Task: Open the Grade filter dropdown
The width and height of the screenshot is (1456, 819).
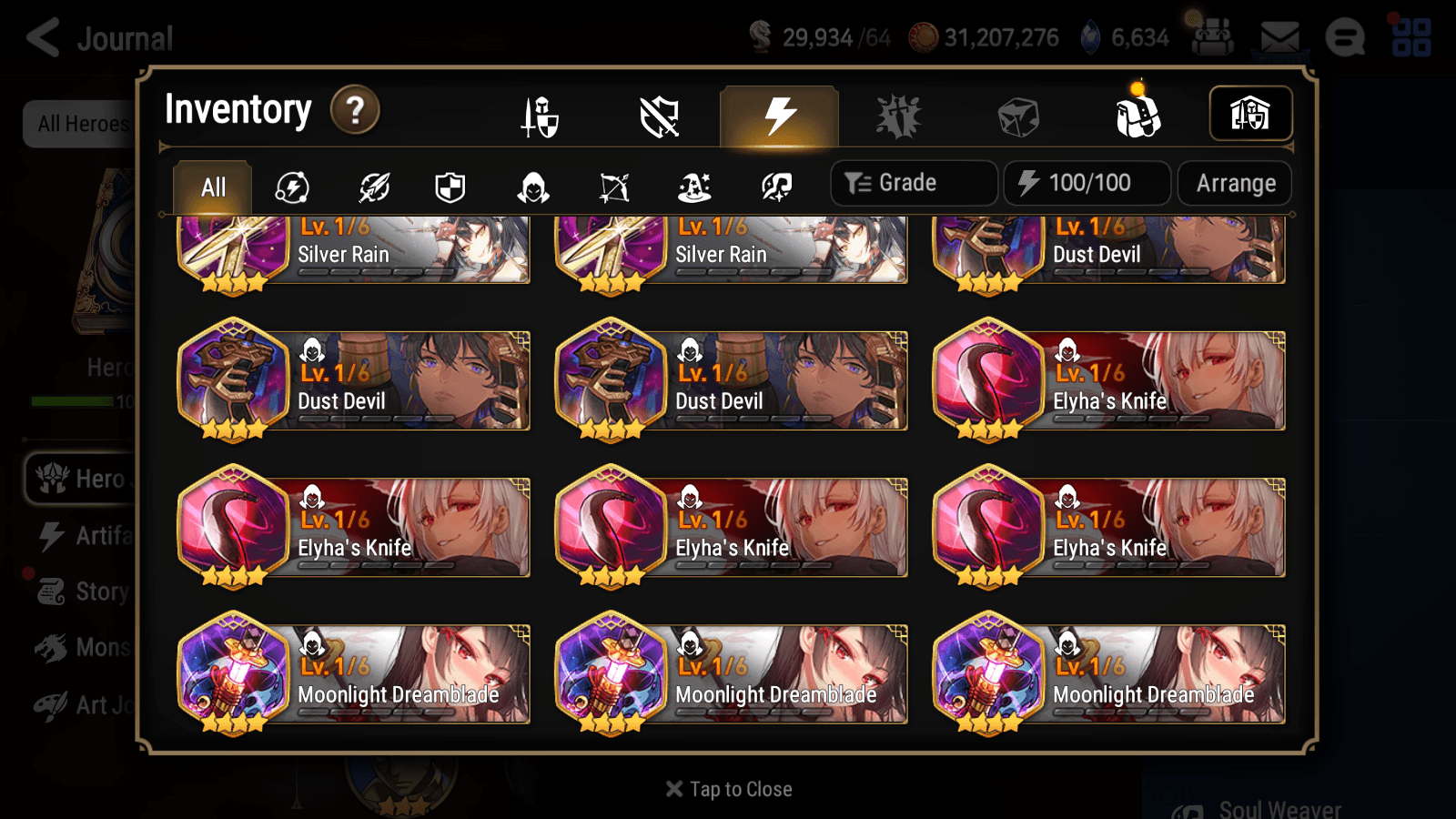Action: point(913,182)
